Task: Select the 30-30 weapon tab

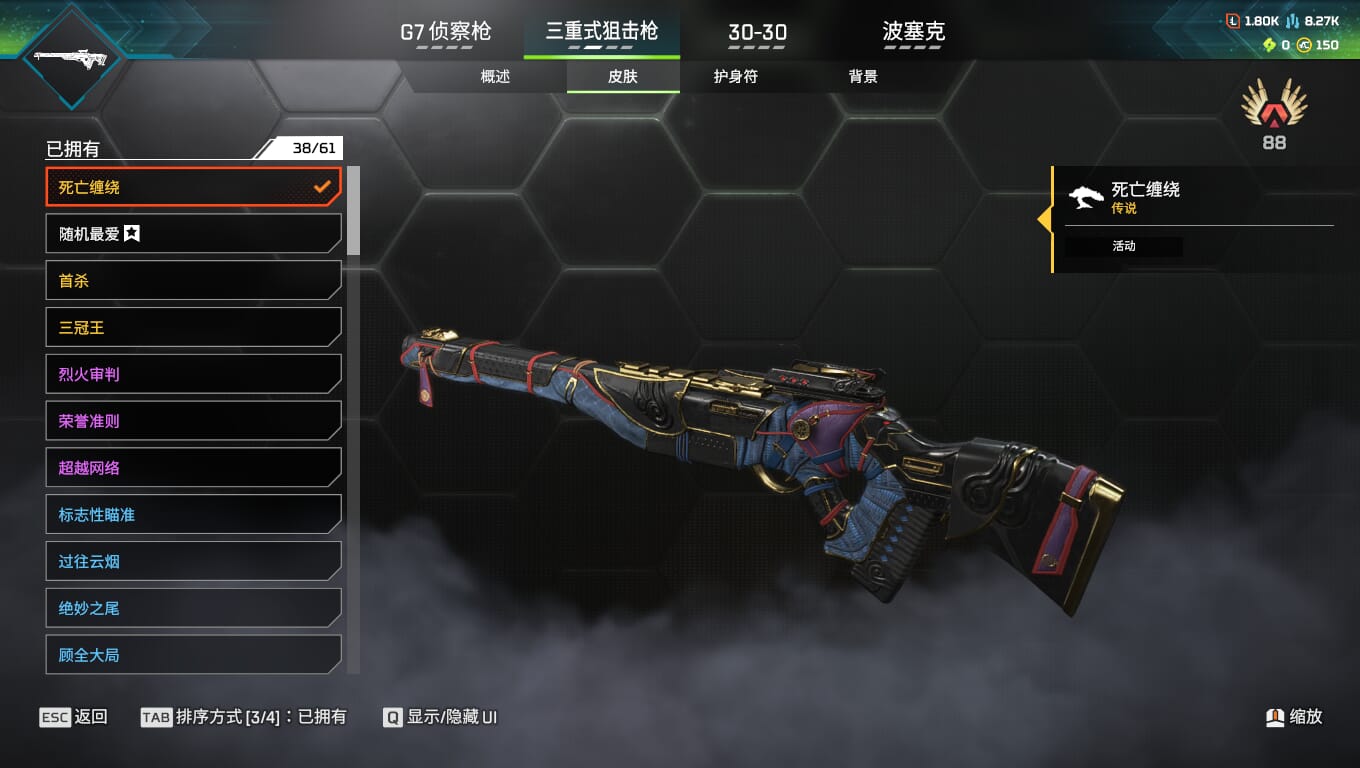Action: (757, 32)
